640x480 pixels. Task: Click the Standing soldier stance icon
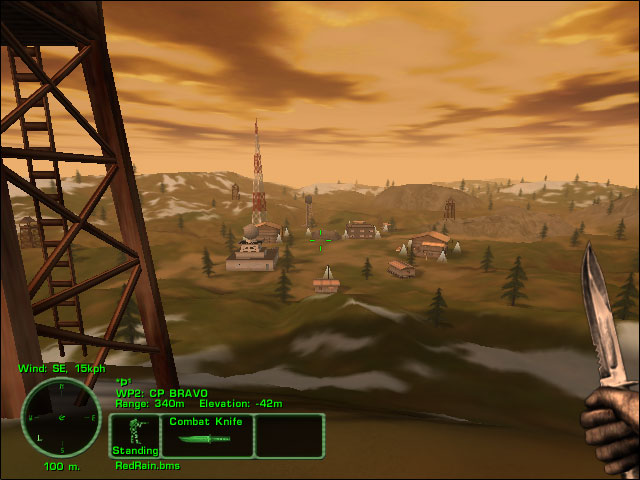[x=135, y=434]
